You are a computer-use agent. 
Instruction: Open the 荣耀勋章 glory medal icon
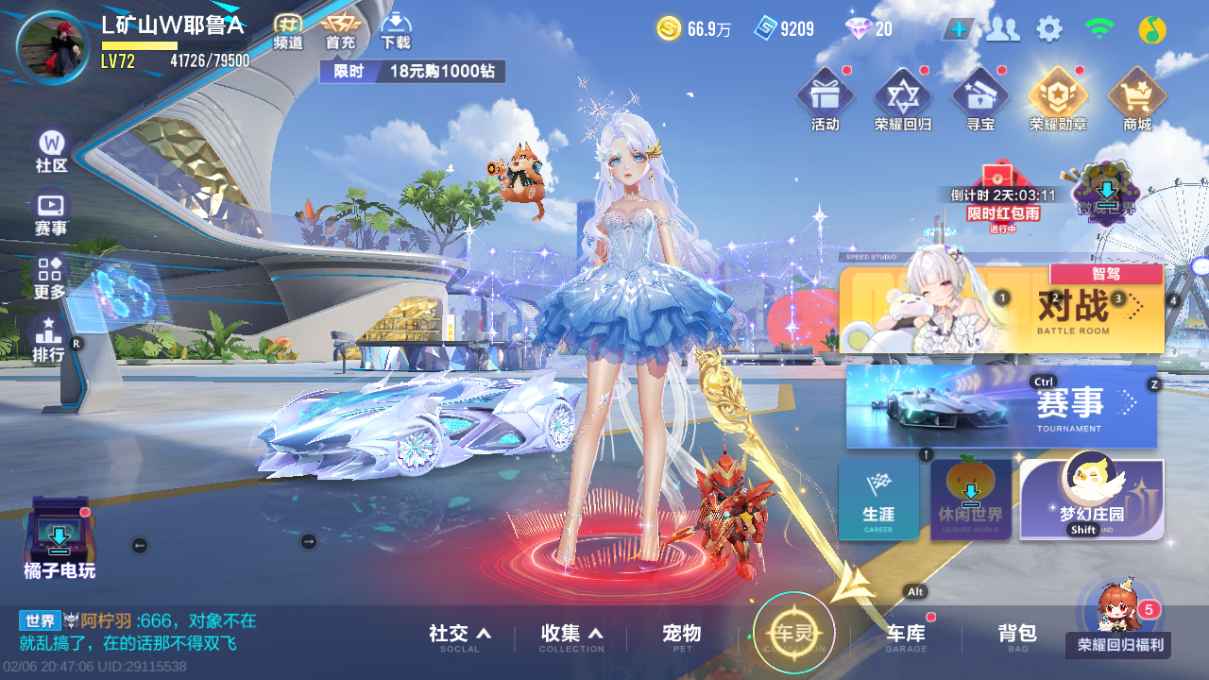(x=1058, y=100)
